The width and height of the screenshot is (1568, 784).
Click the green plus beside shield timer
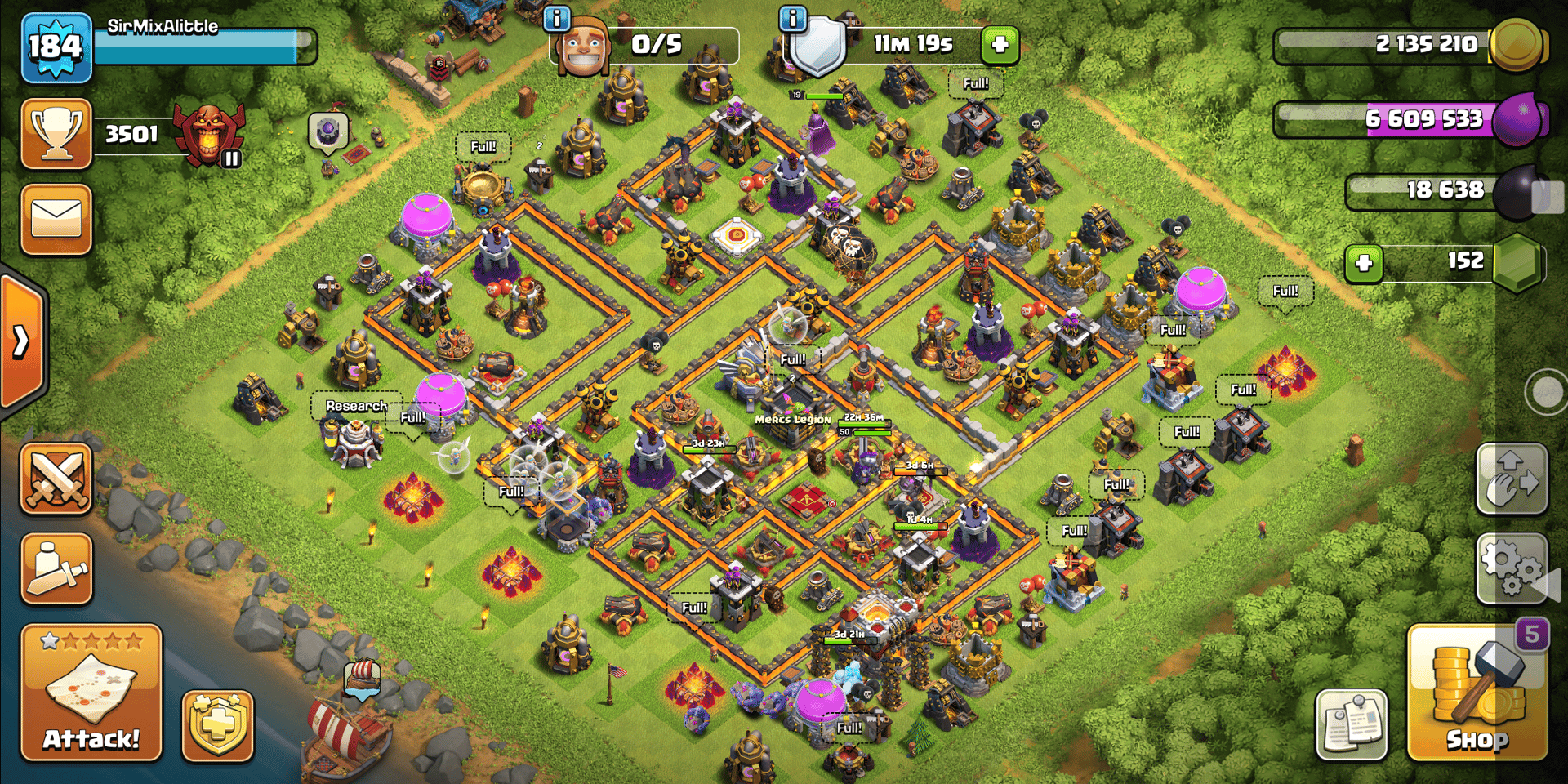coord(1000,44)
